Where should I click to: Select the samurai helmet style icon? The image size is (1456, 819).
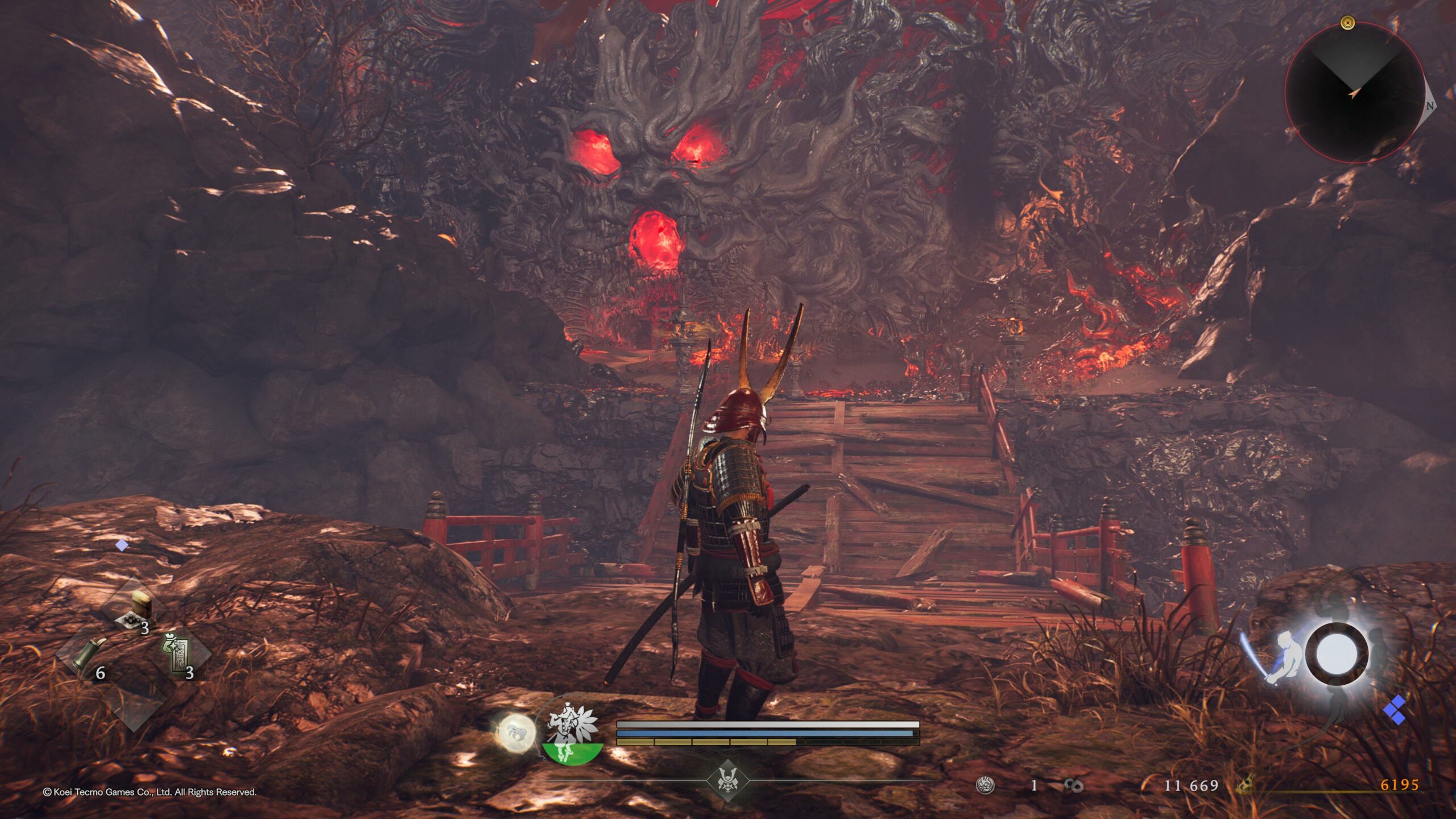[x=727, y=779]
